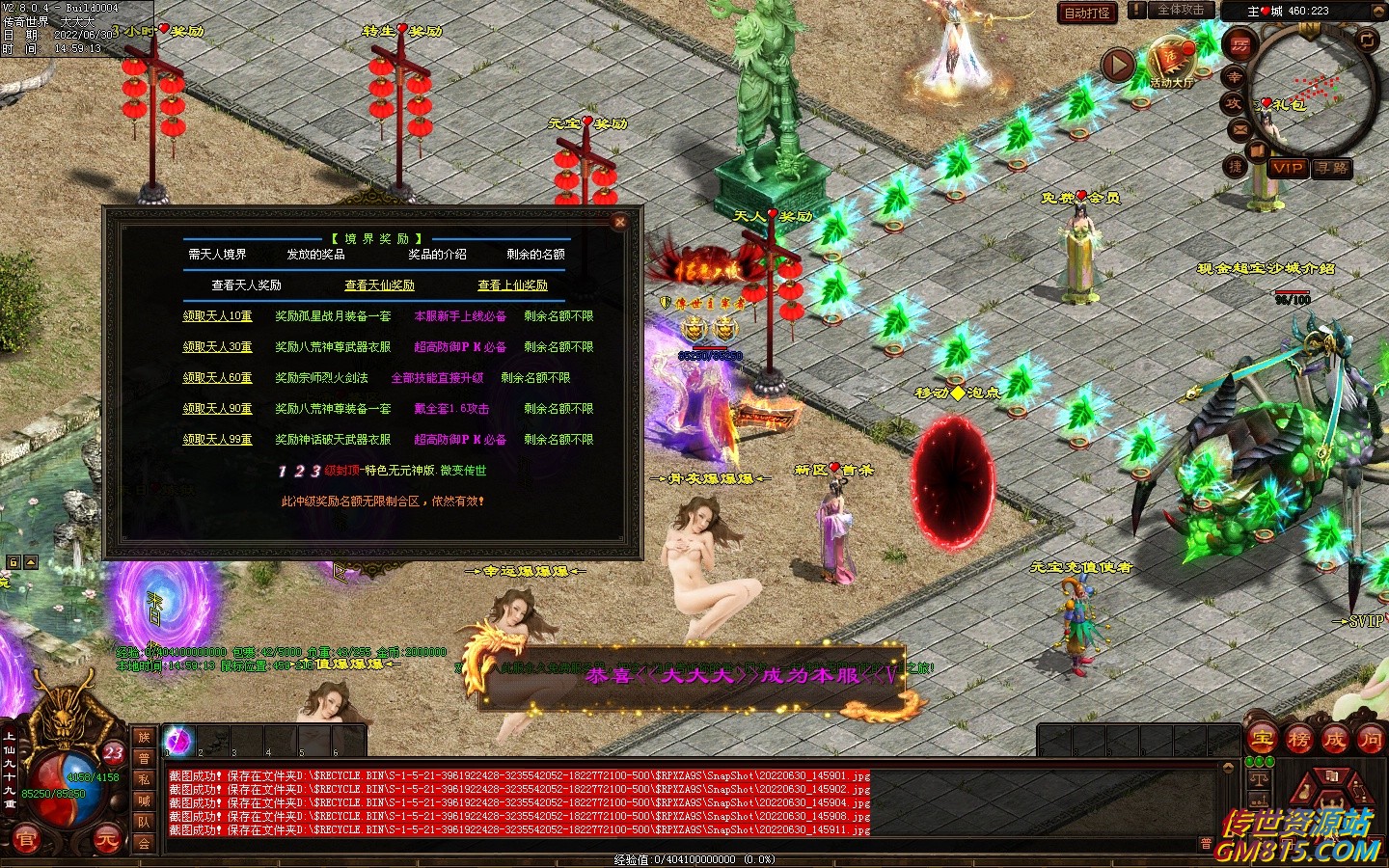Close the 境界奖励 reward dialog

coord(620,222)
